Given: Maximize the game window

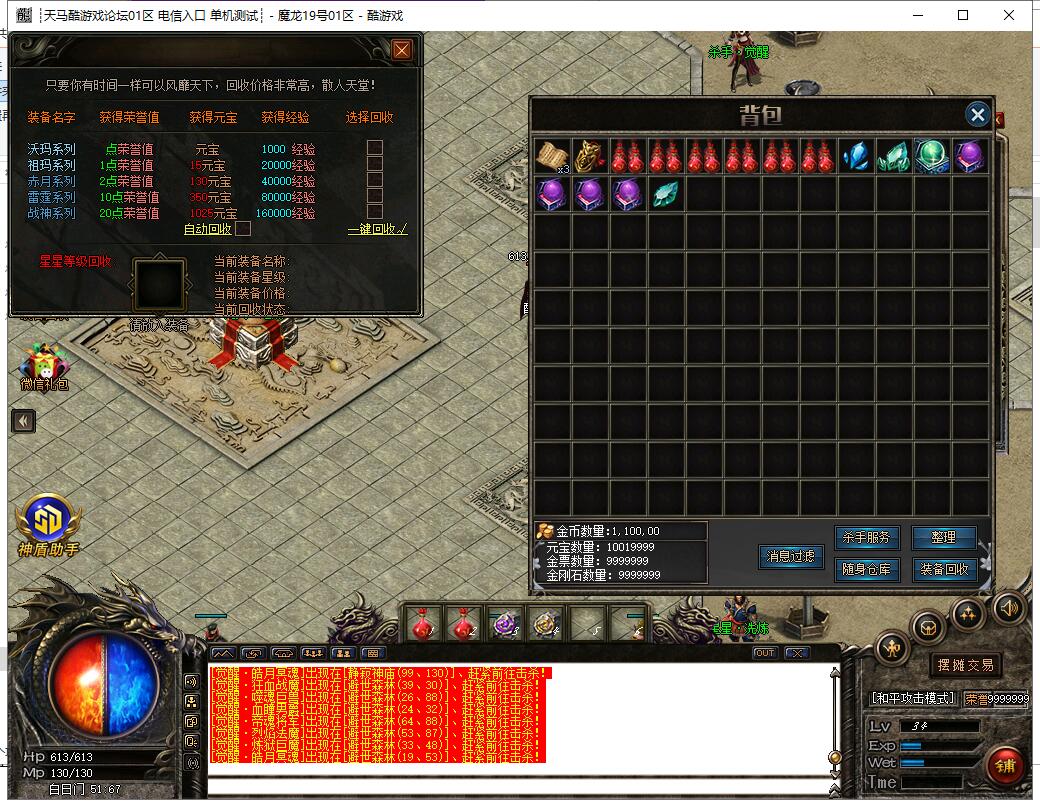Looking at the screenshot, I should (963, 15).
